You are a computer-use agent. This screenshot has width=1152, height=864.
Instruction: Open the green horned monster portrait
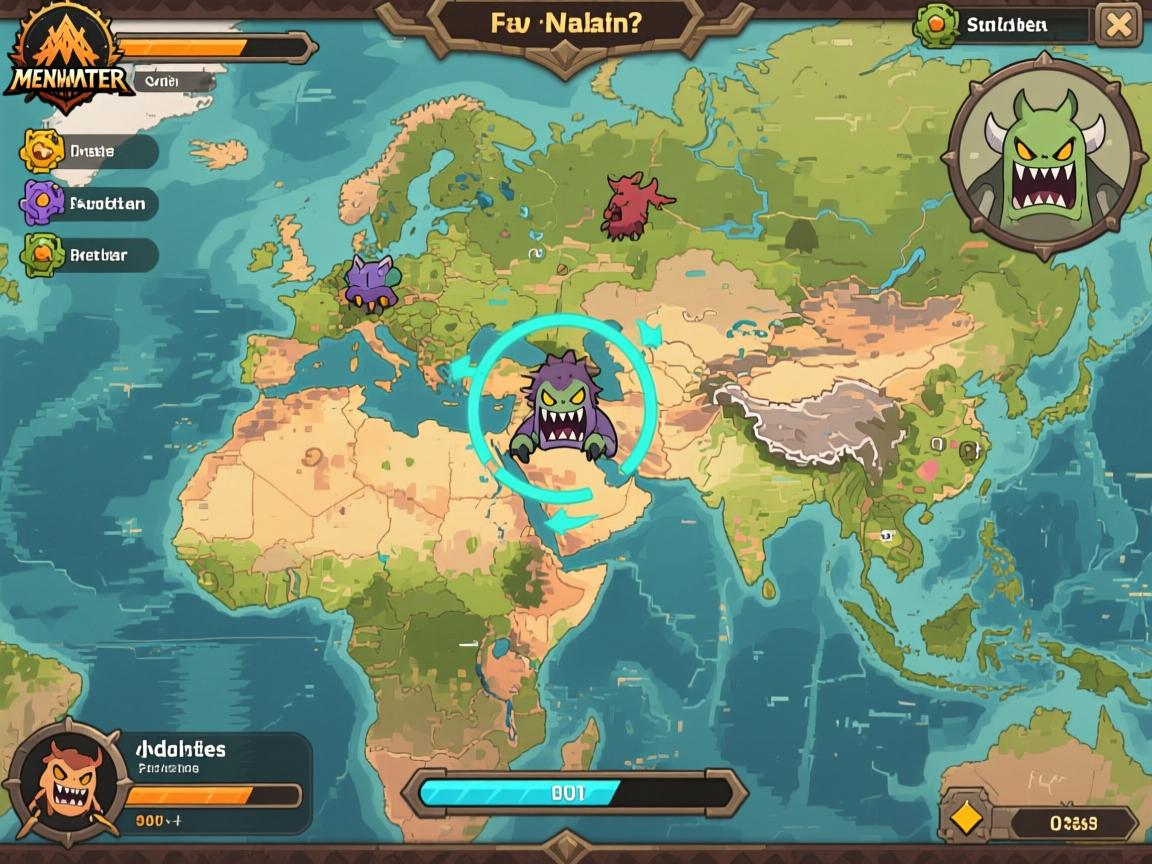1043,156
